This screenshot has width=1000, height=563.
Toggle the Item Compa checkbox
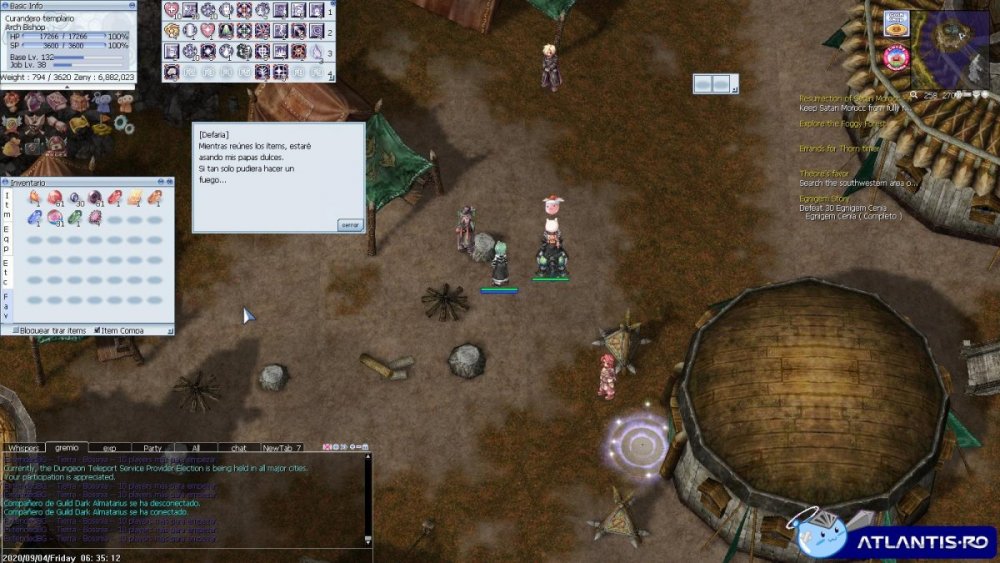point(98,330)
